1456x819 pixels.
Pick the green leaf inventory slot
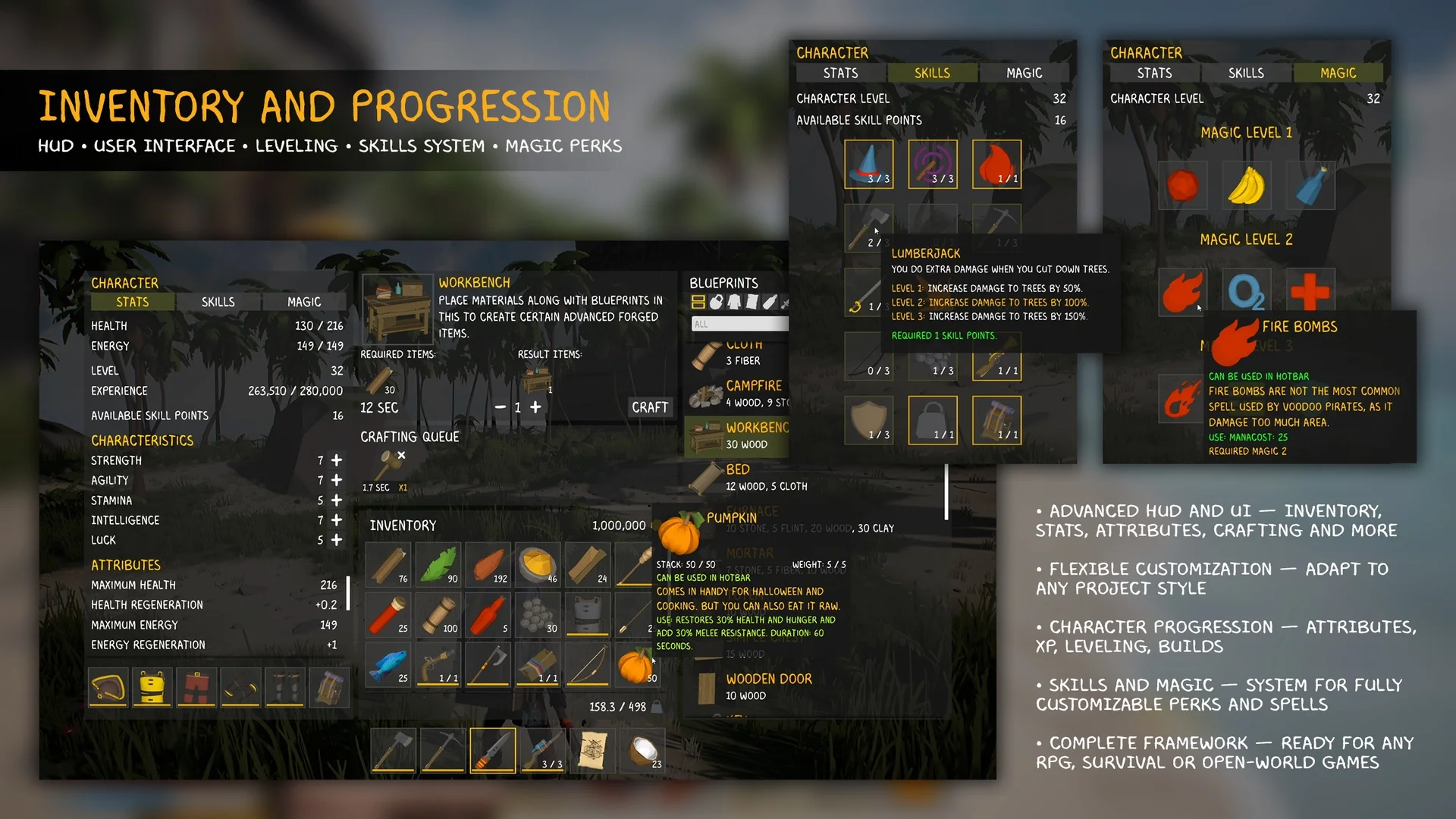point(438,565)
